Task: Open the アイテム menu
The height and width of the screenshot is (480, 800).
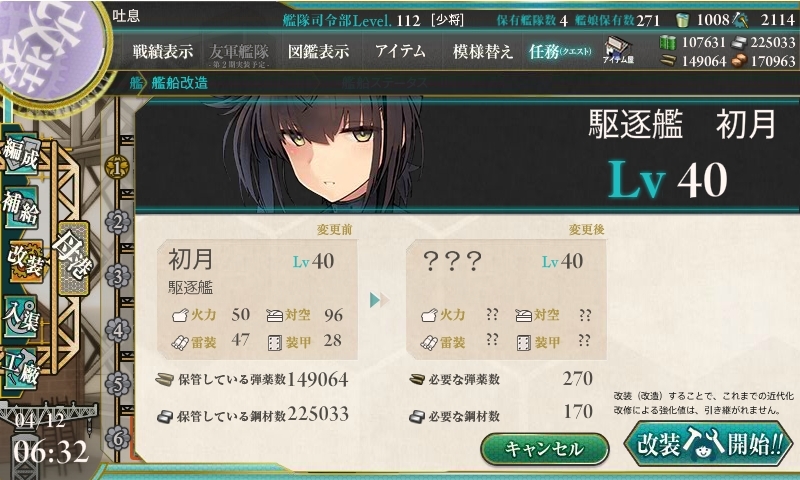Action: pos(400,51)
